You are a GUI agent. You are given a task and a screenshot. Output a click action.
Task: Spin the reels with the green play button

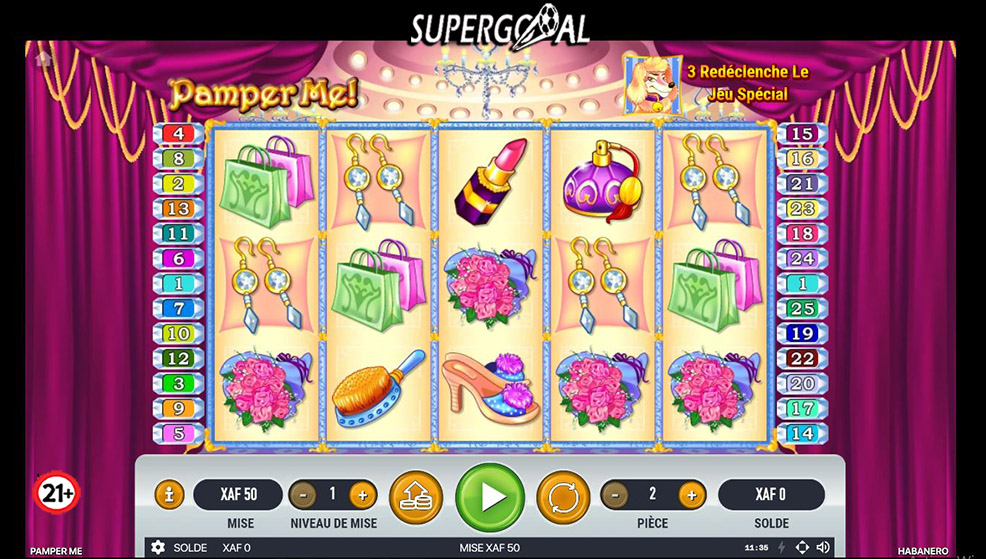490,496
